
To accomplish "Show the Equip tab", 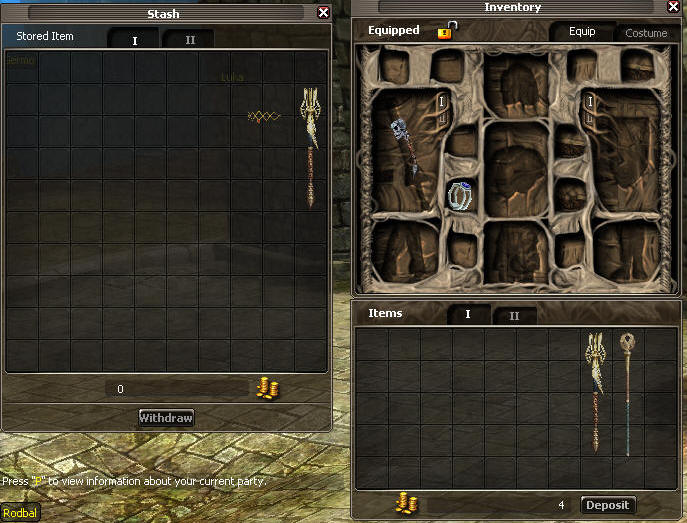I will coord(582,32).
